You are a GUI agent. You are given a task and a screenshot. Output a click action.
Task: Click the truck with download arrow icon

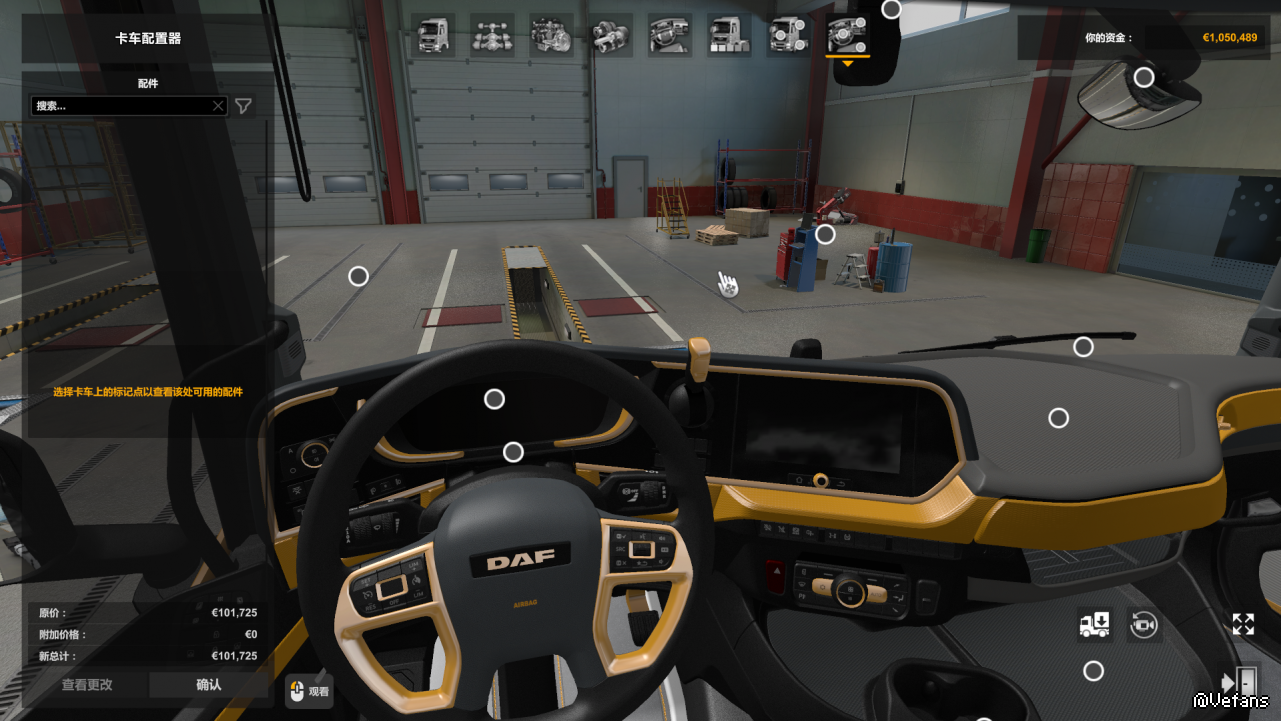1094,625
